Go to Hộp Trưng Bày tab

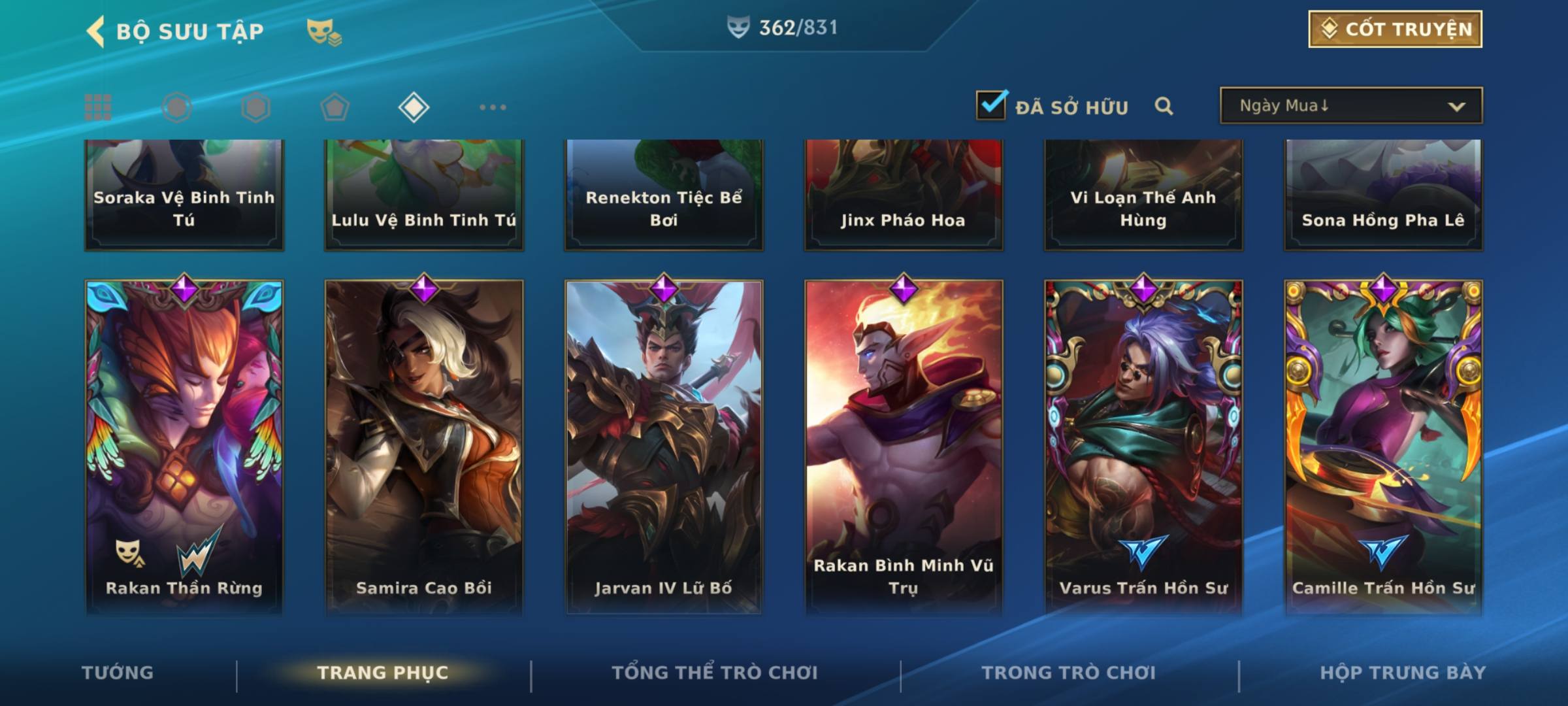click(1403, 673)
